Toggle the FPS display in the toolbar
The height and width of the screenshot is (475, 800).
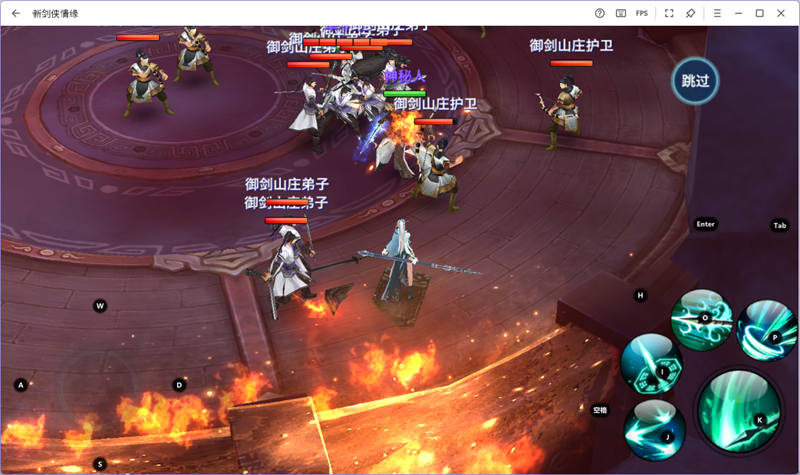[642, 13]
